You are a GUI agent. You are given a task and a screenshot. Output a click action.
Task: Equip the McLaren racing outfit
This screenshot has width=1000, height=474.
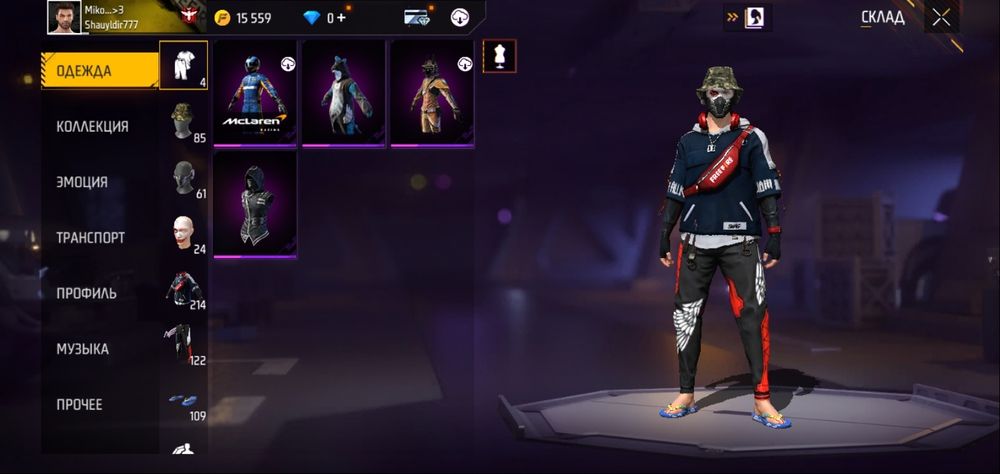tap(255, 93)
